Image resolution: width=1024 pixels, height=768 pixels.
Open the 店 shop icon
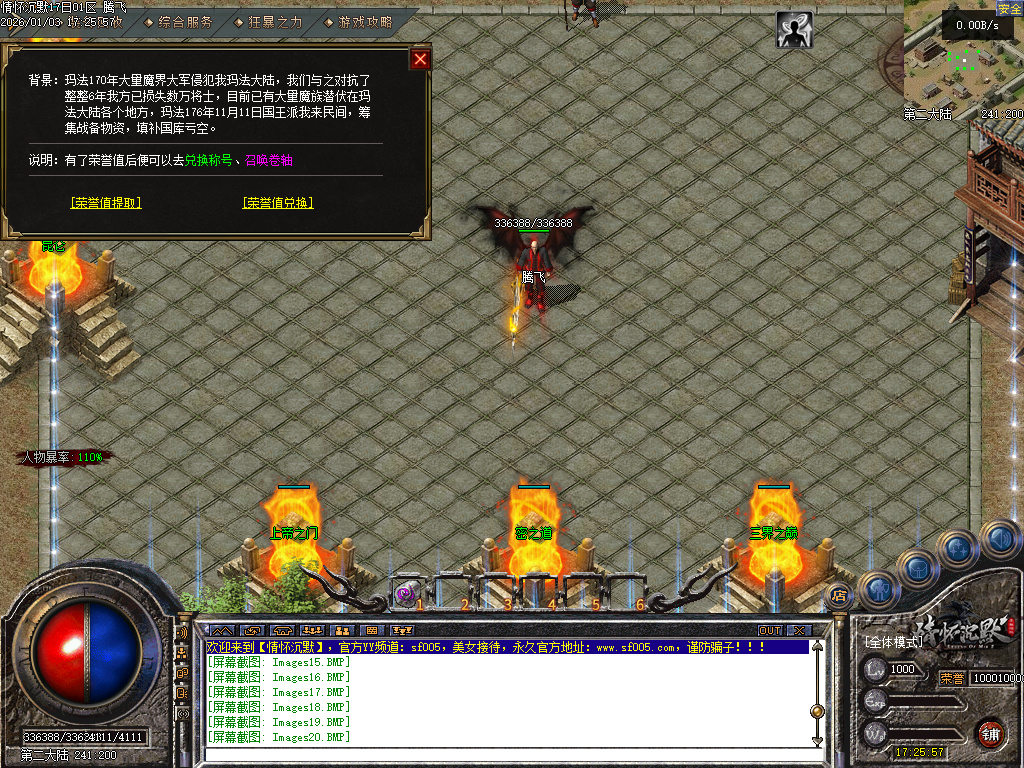click(x=838, y=597)
